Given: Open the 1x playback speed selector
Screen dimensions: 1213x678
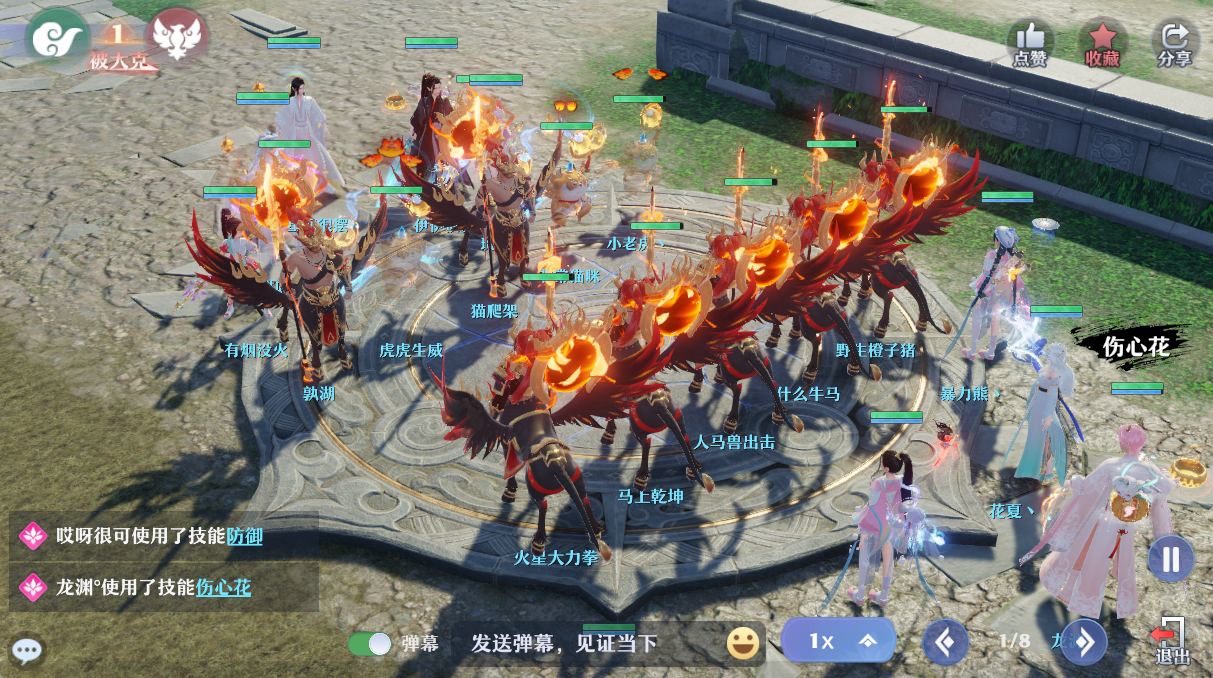Looking at the screenshot, I should (837, 641).
